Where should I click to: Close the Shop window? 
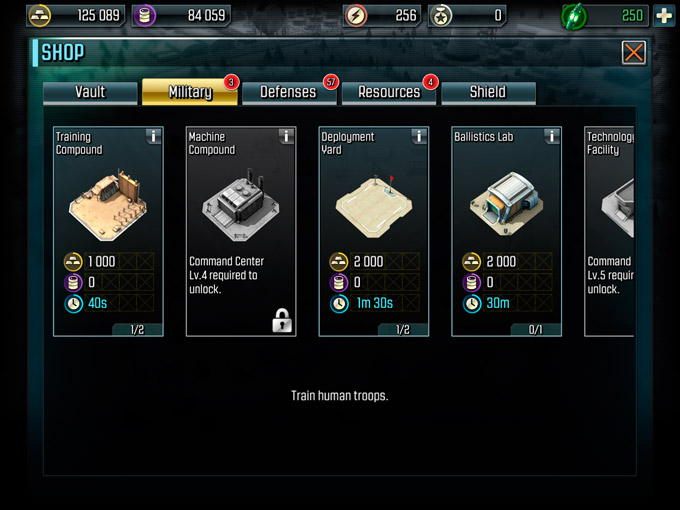(633, 53)
